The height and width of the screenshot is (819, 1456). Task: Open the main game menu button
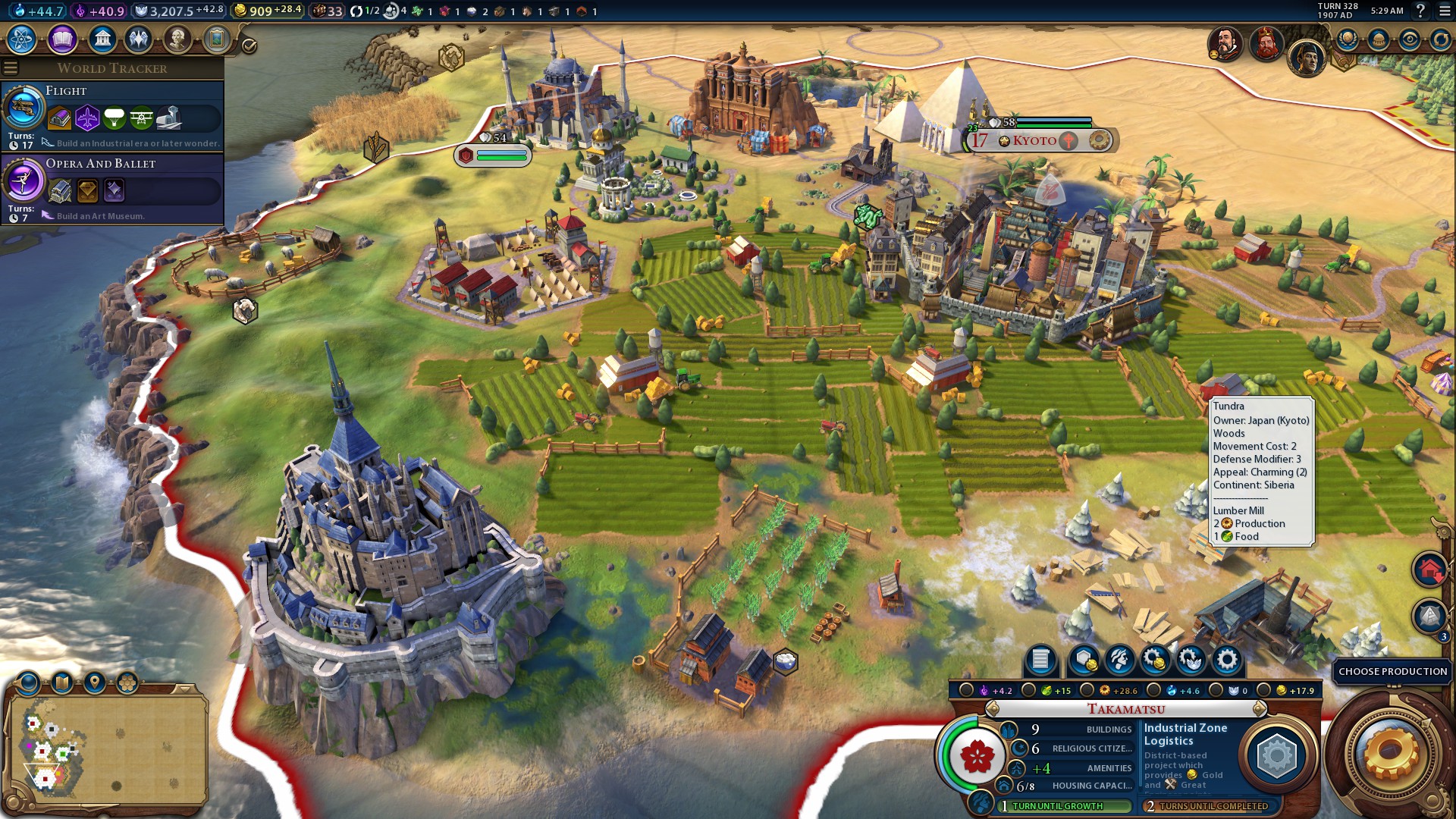point(1442,11)
